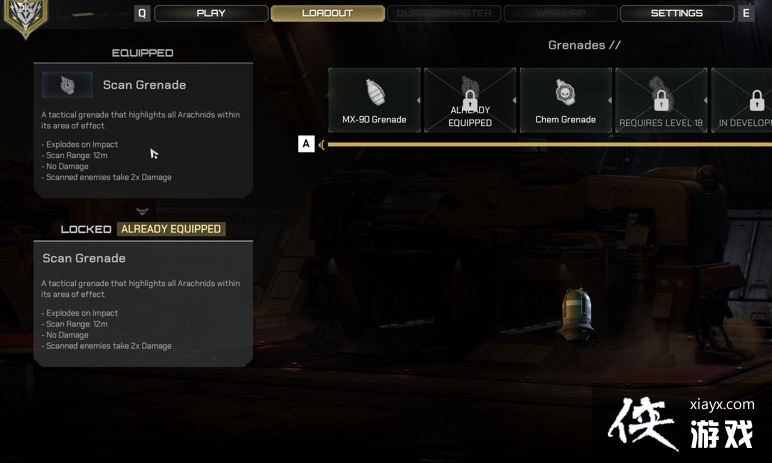Screen dimensions: 772x463
Task: Click the gold scrollbar under the grenades
Action: (x=548, y=144)
